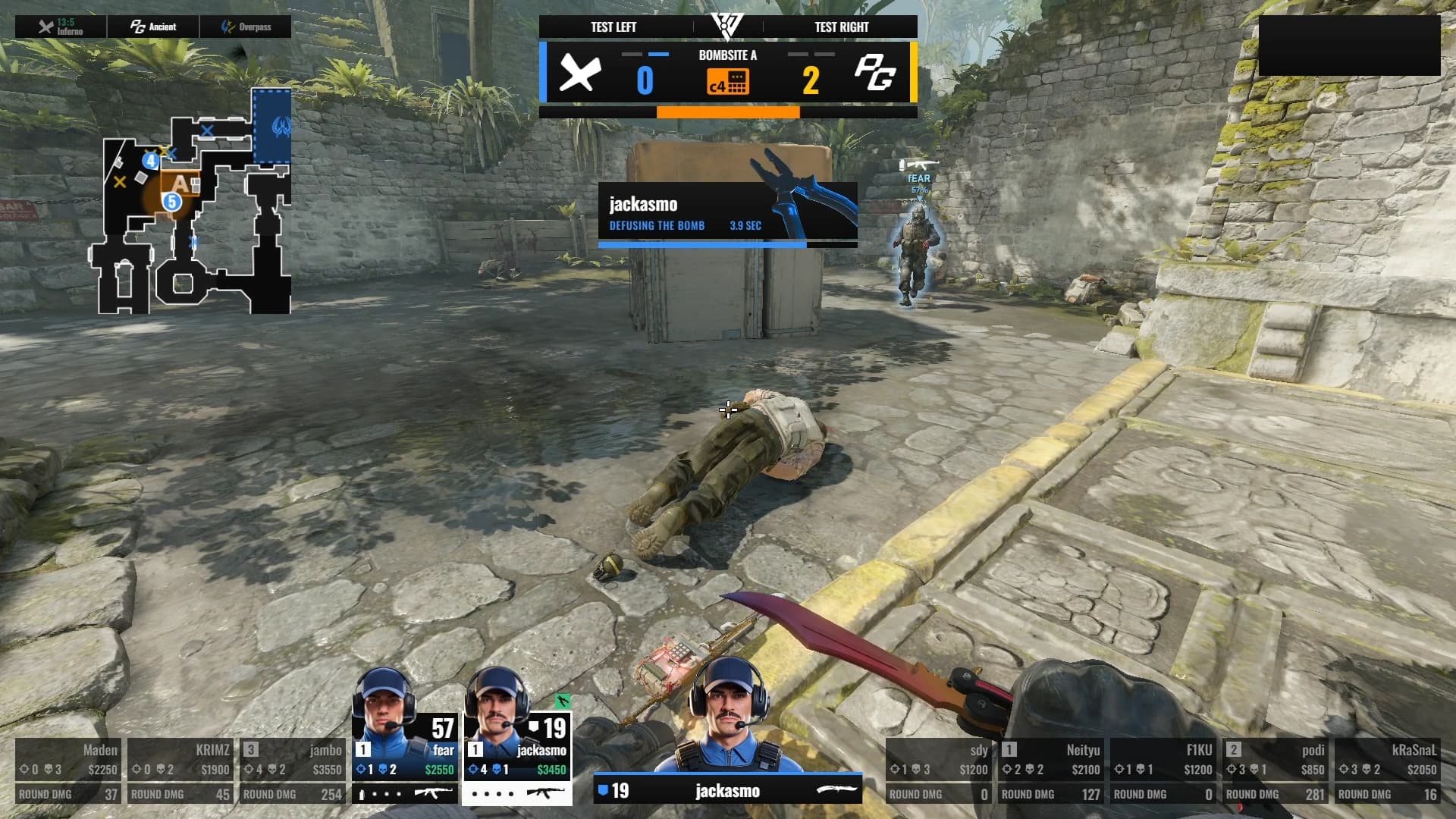1456x819 pixels.
Task: Click the C4 bomb icon in scoreboard
Action: [x=728, y=81]
